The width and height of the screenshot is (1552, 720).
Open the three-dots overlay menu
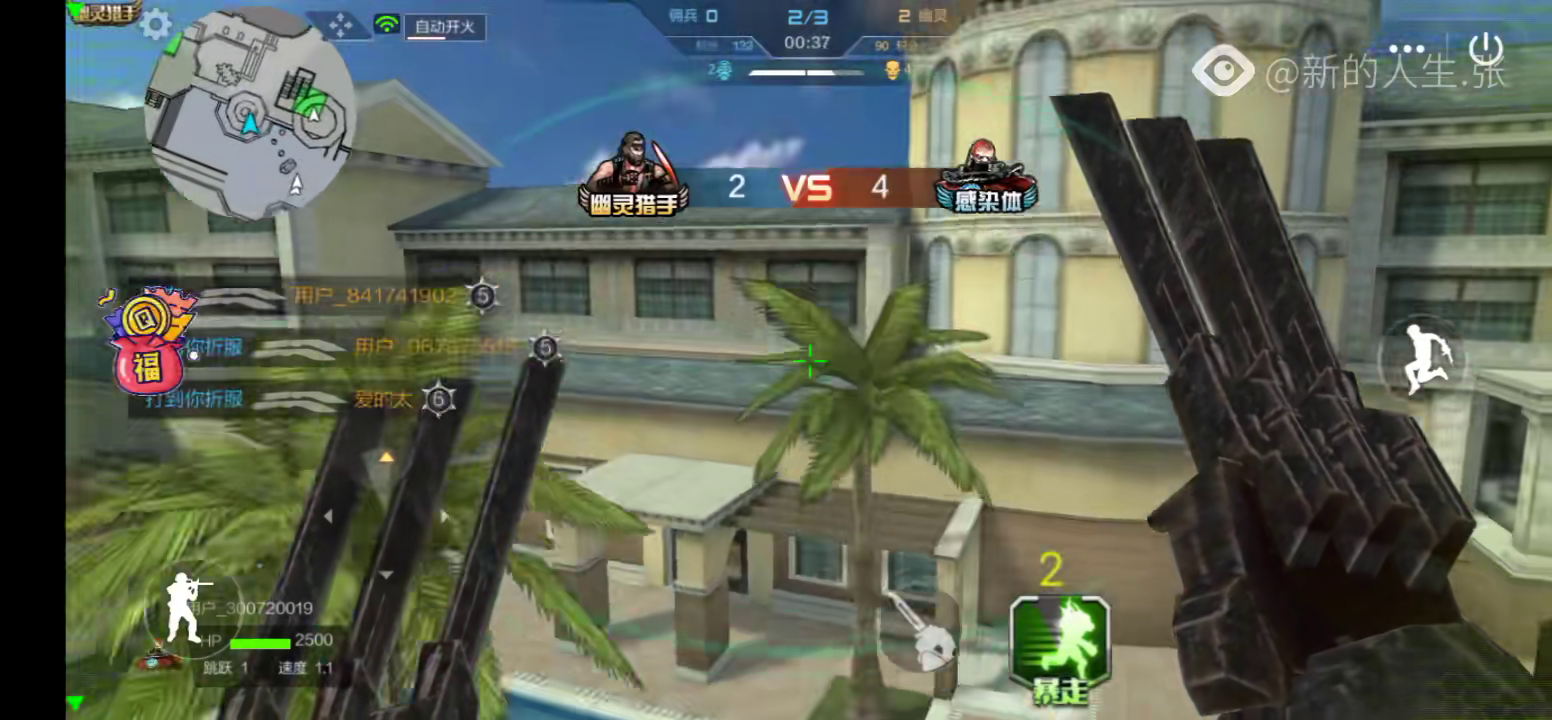click(1412, 48)
